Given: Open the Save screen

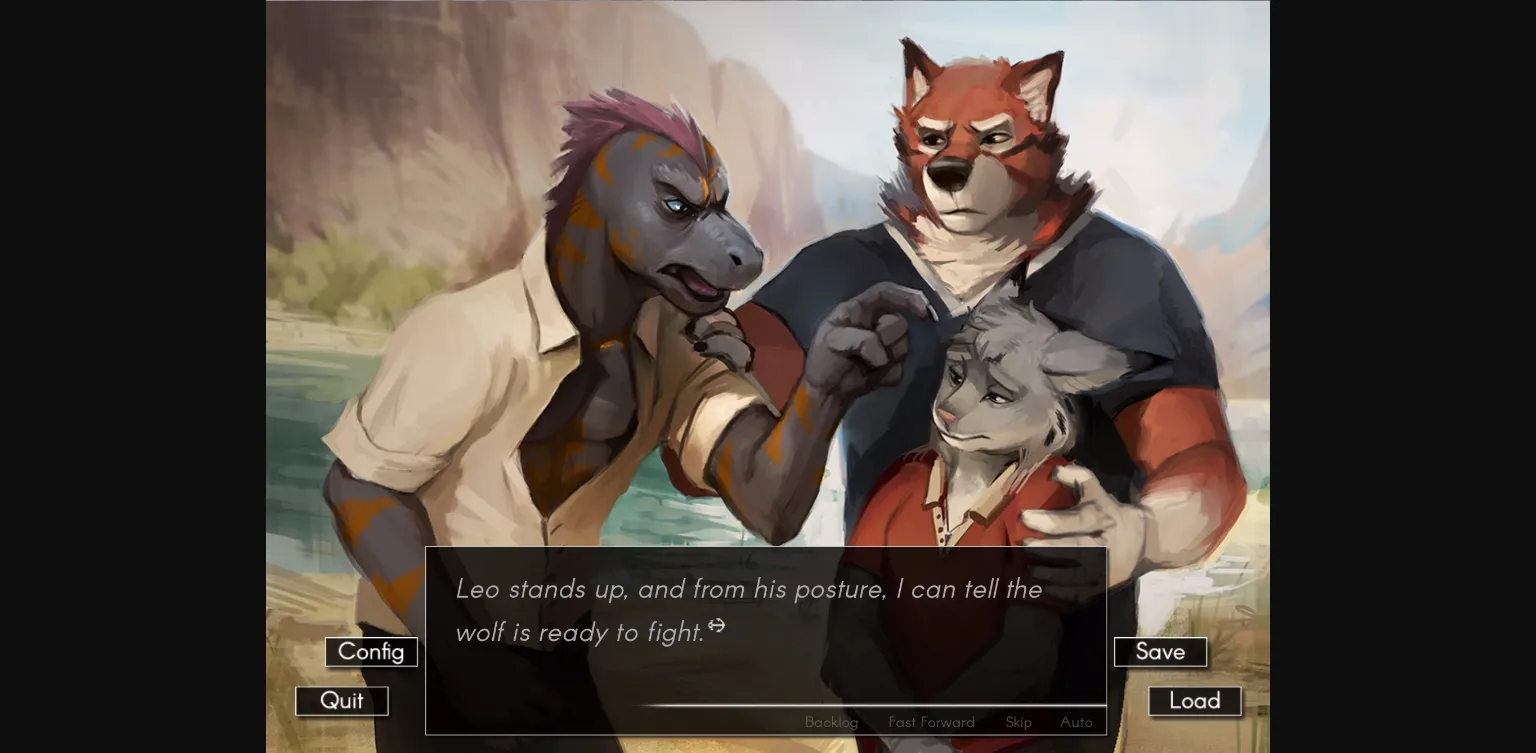Looking at the screenshot, I should (1160, 651).
